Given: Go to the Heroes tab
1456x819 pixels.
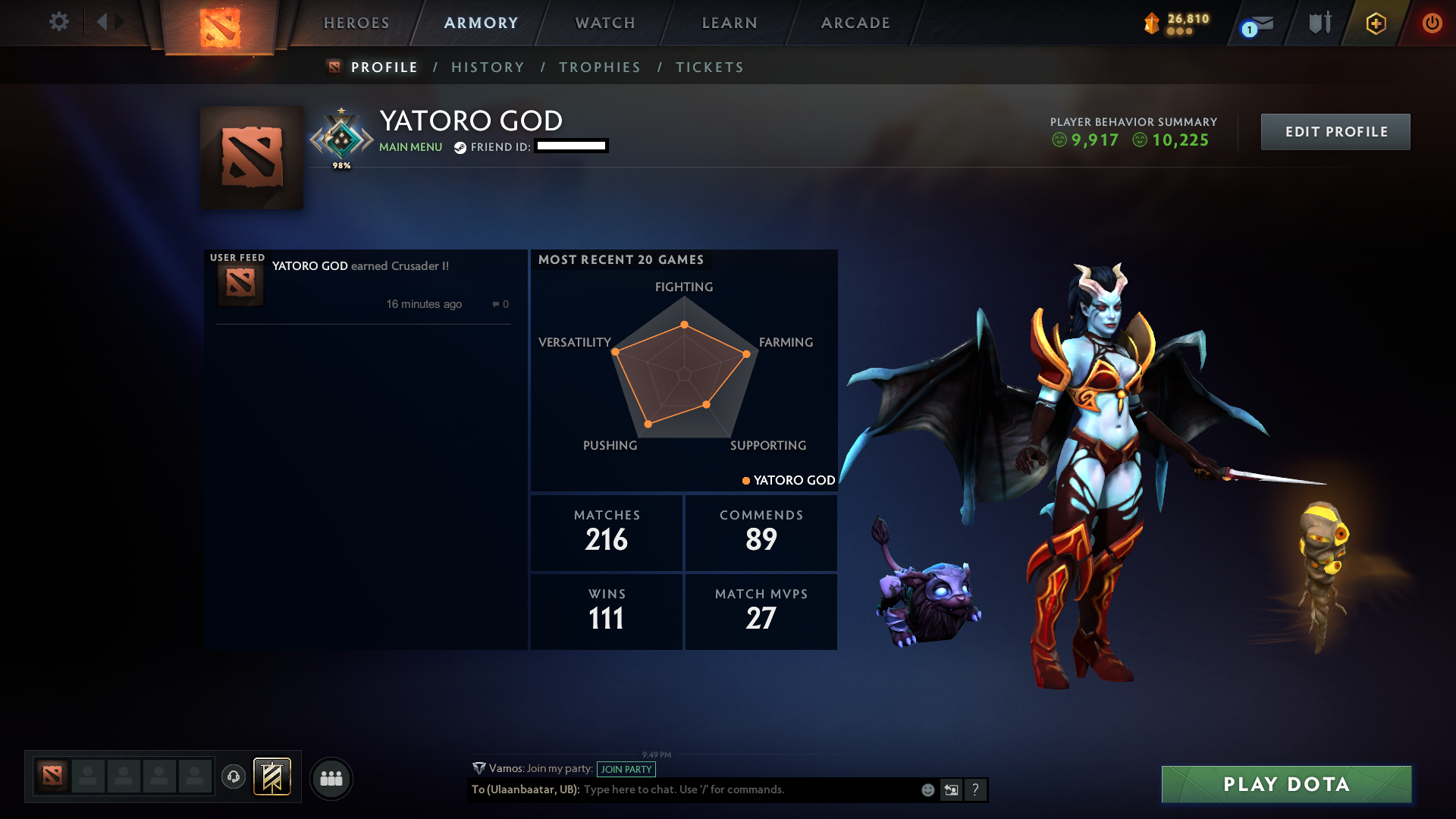Looking at the screenshot, I should click(x=356, y=23).
